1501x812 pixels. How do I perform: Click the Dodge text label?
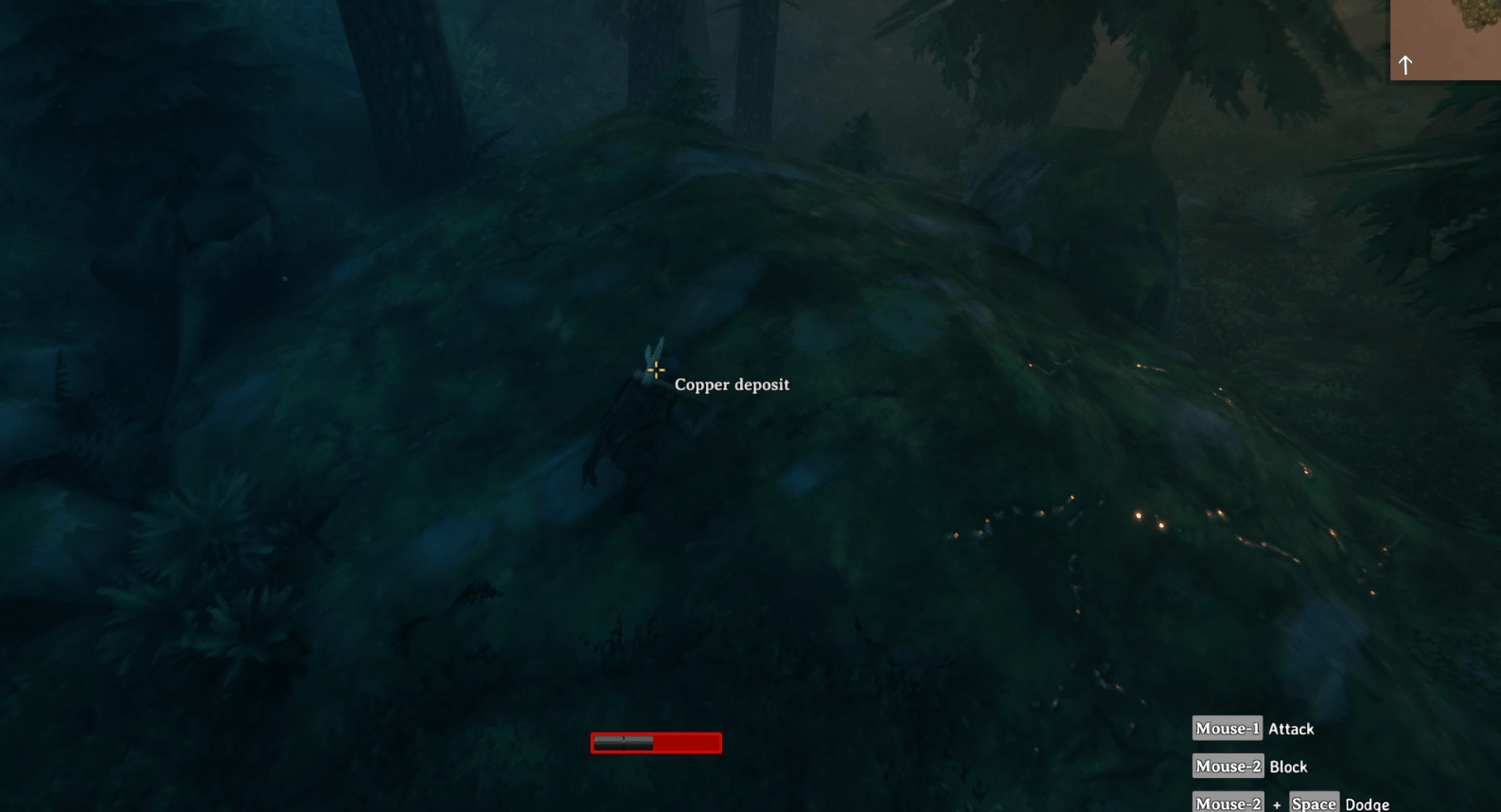coord(1366,803)
